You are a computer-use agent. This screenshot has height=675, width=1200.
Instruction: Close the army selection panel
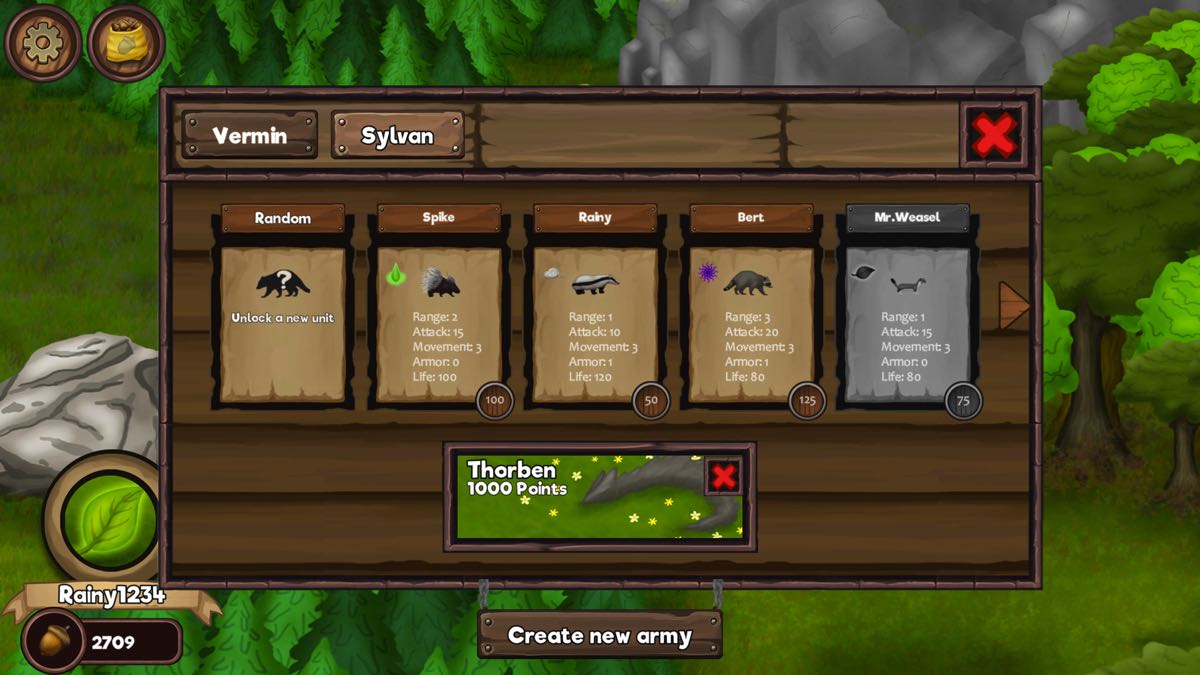coord(993,135)
